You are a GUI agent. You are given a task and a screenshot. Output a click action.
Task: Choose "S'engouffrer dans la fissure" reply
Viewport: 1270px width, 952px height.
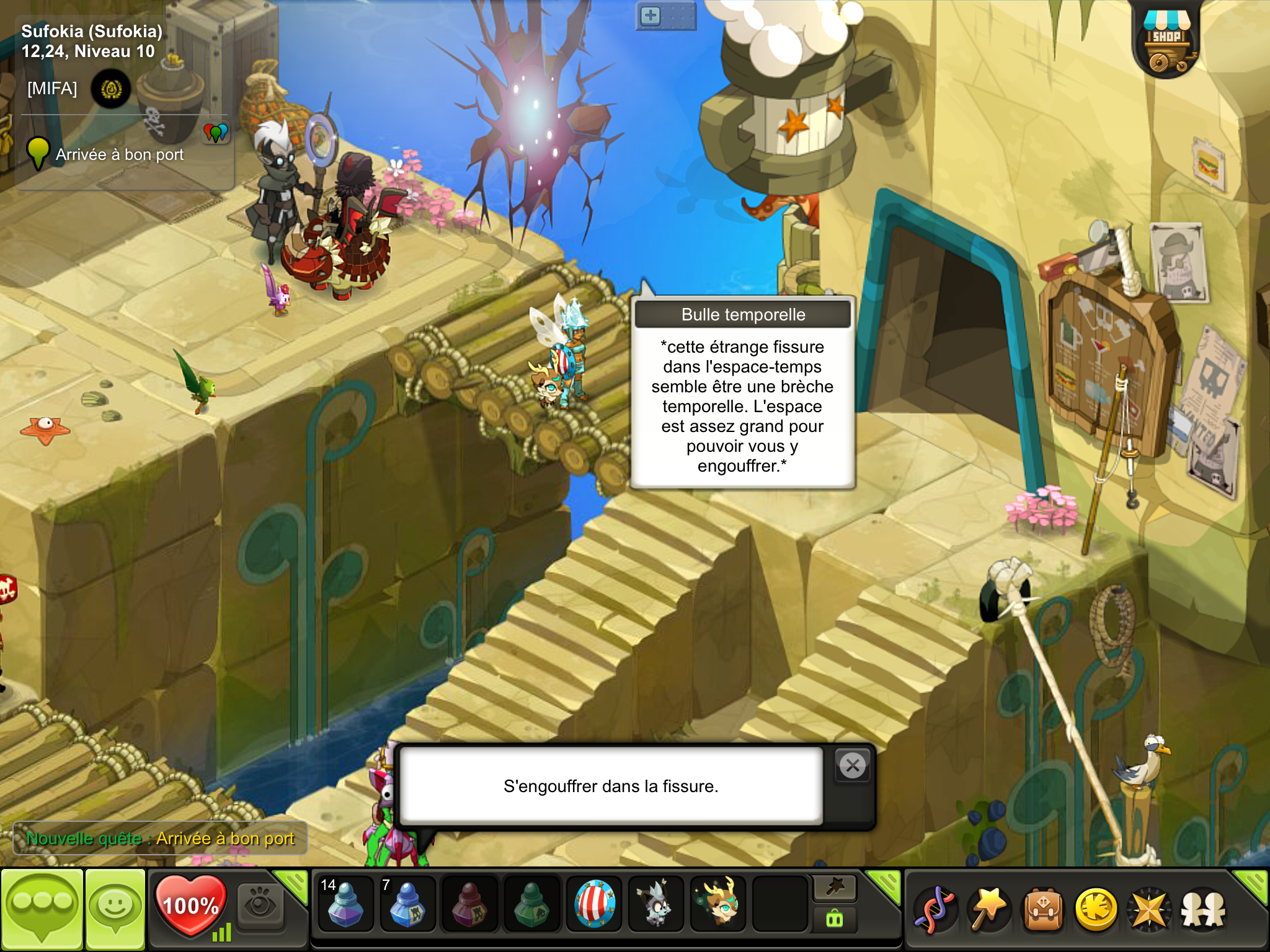coord(611,786)
